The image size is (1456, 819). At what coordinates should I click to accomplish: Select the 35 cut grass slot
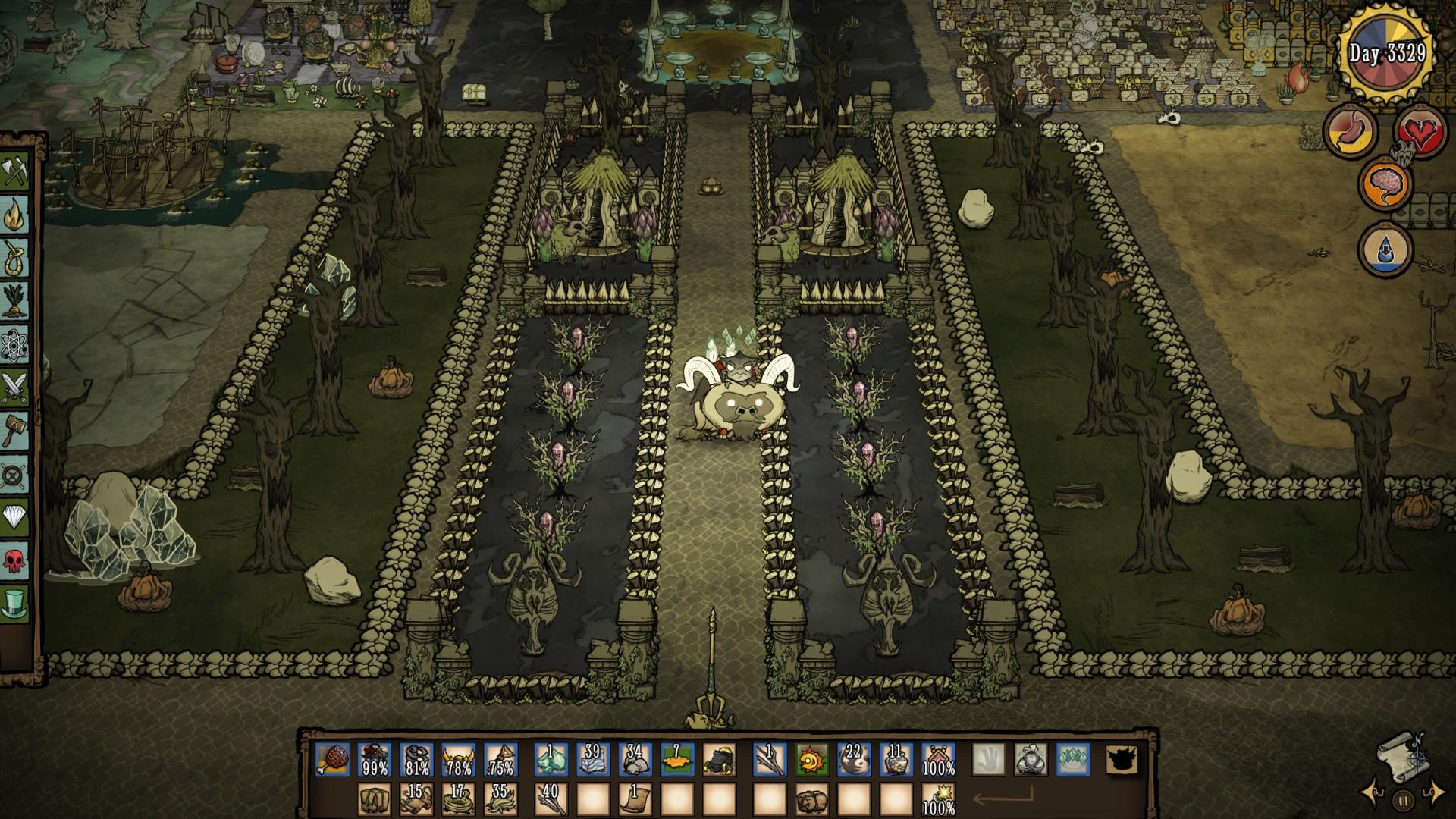(x=499, y=799)
